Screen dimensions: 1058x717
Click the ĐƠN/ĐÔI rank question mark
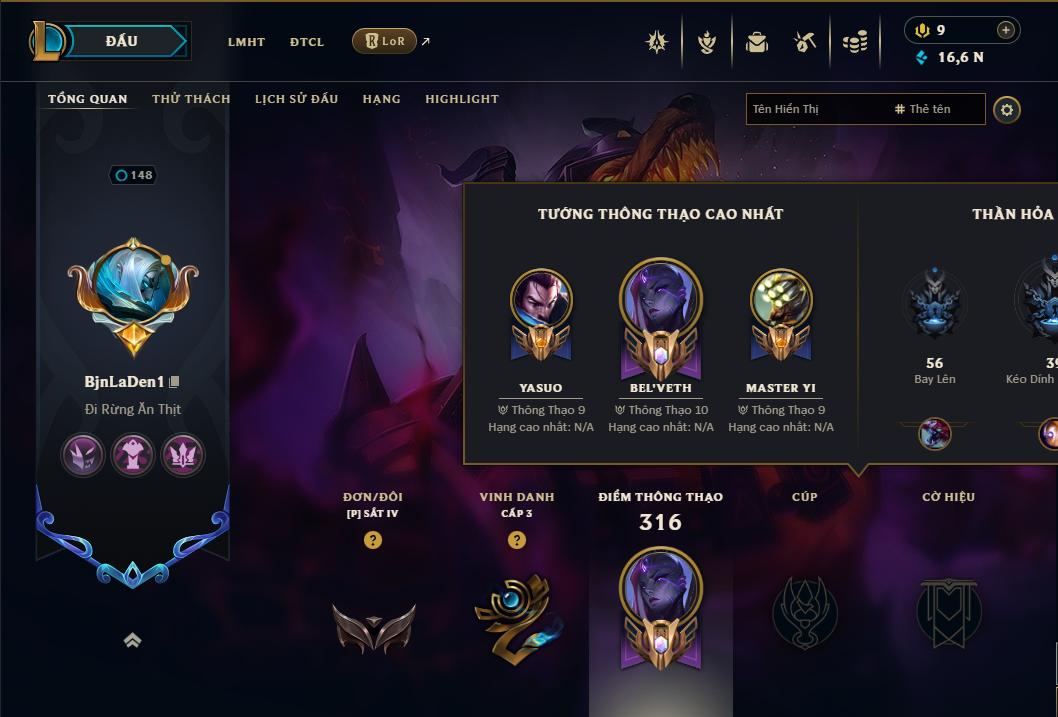pos(373,540)
